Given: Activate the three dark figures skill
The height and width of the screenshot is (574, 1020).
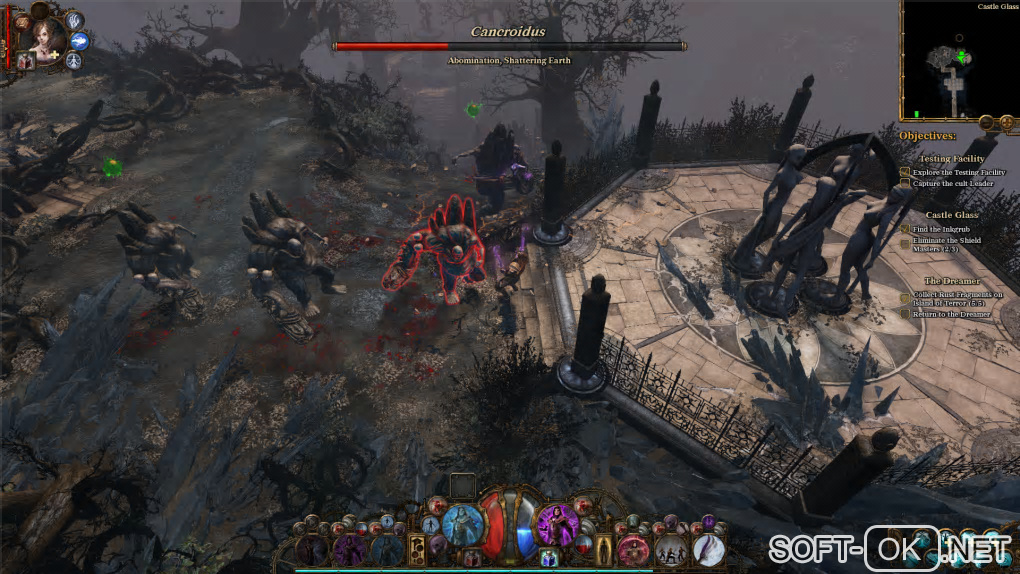Looking at the screenshot, I should pos(671,548).
